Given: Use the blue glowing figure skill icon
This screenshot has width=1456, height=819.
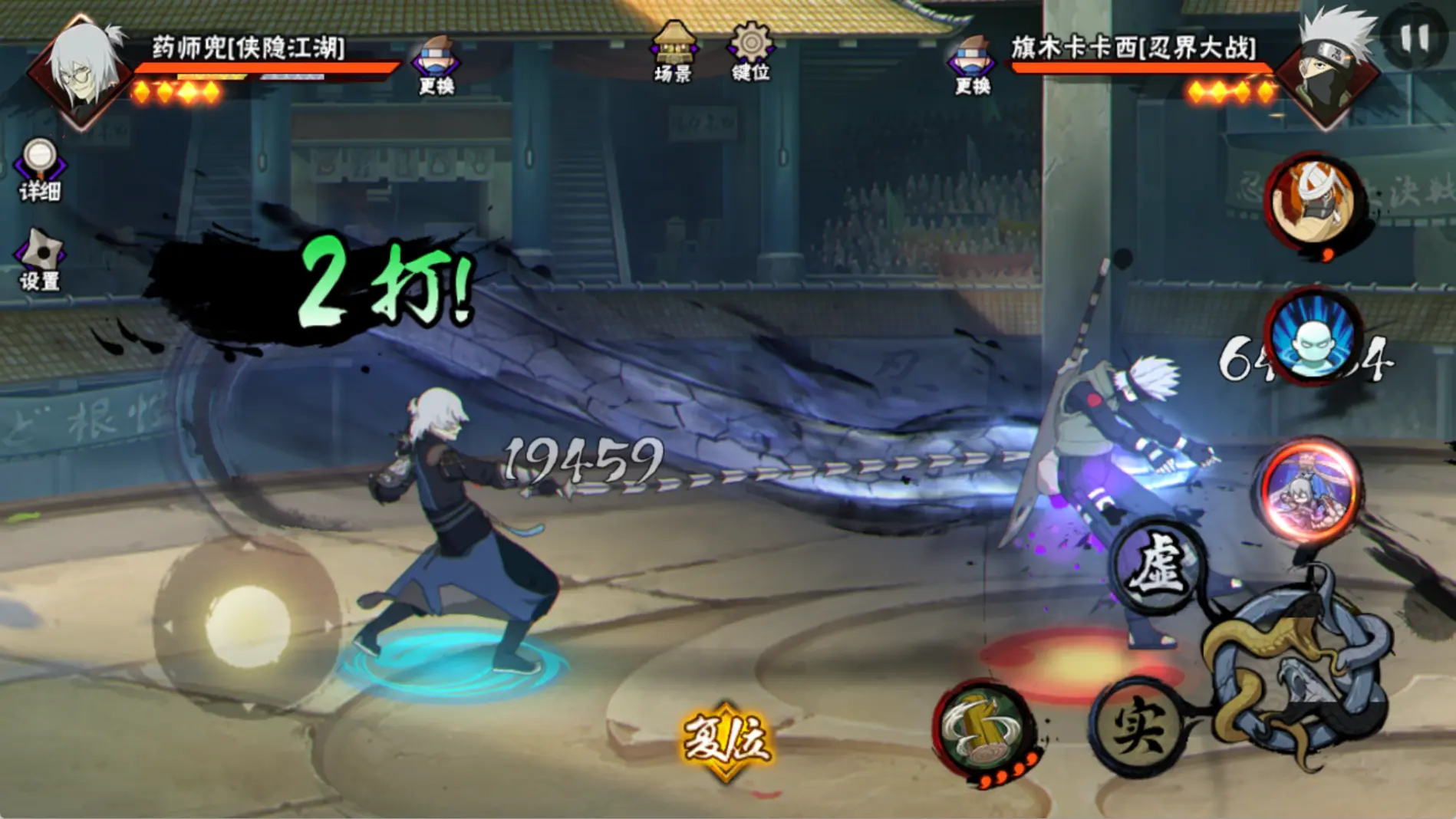Looking at the screenshot, I should 1313,337.
